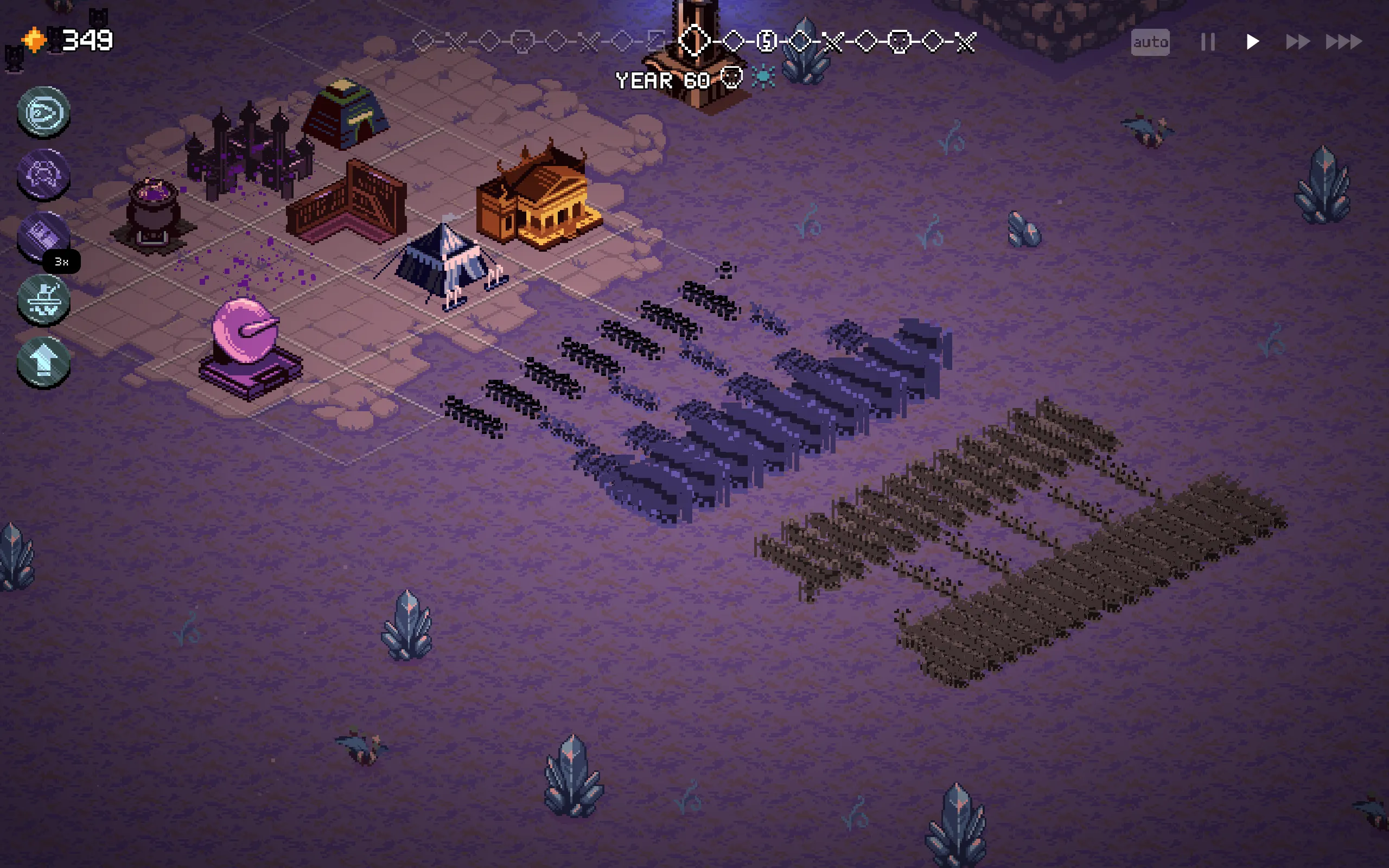Switch to double fast-forward speed

pyautogui.click(x=1297, y=42)
